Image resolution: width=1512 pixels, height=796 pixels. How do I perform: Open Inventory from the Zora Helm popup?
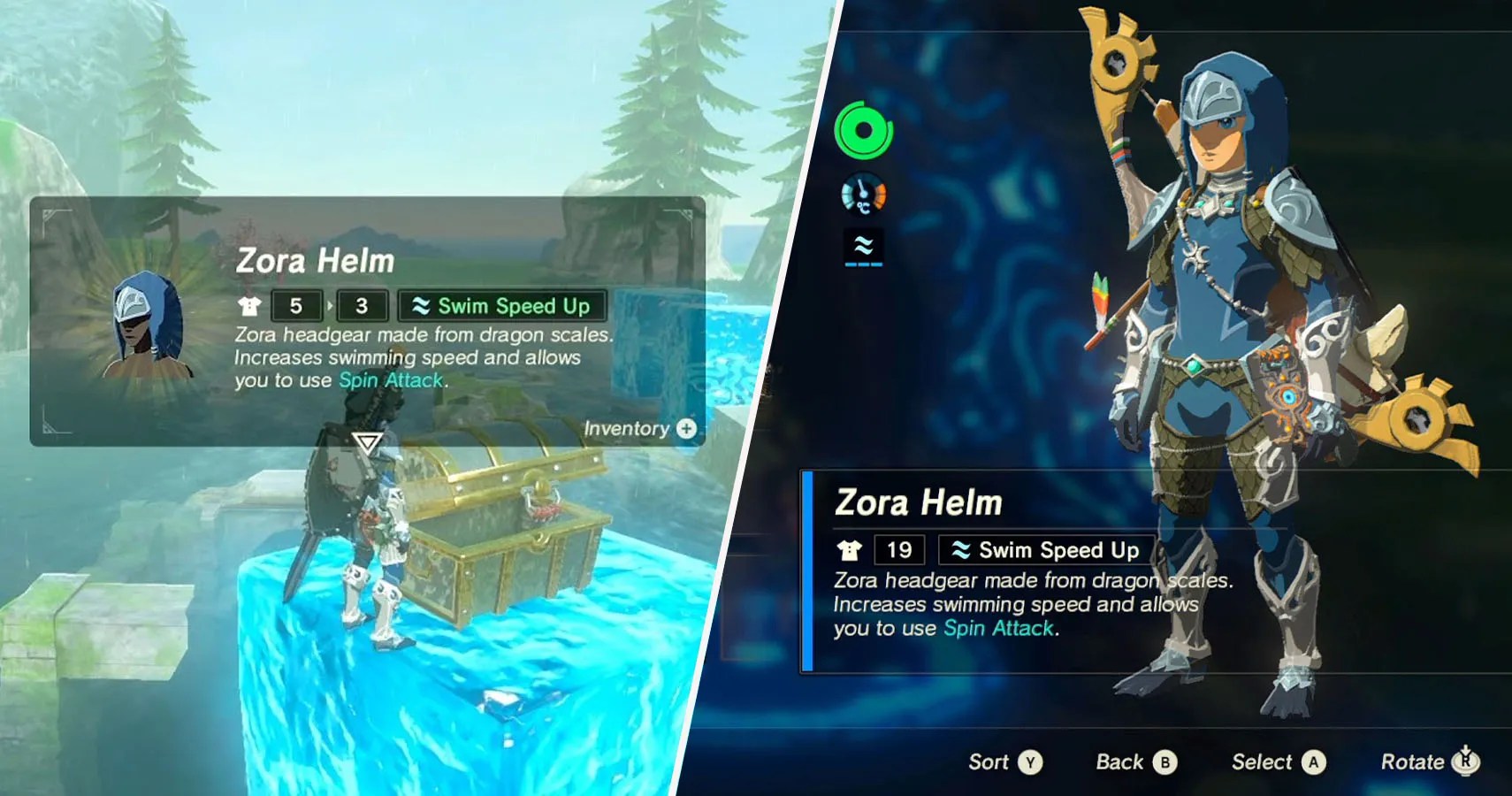pos(640,429)
